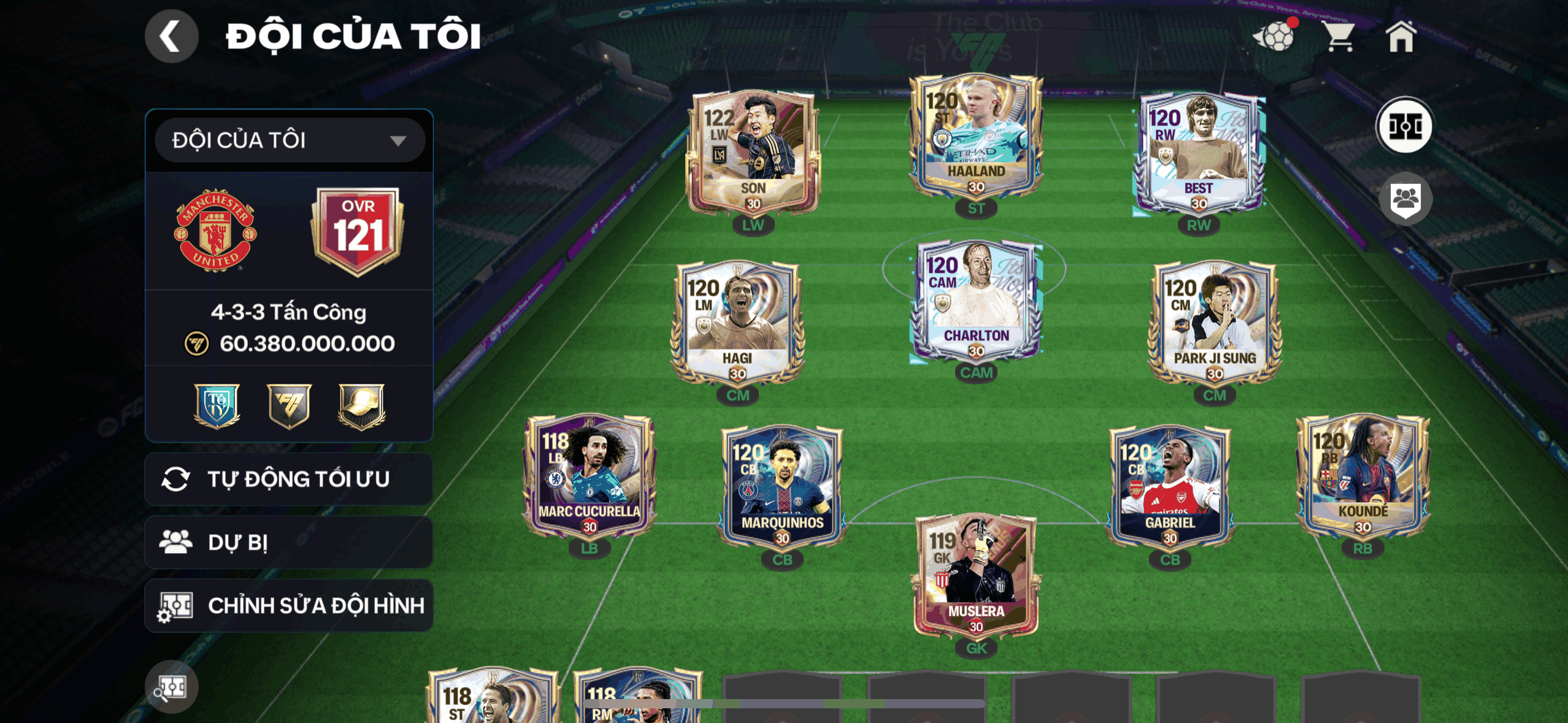Open the football notification icon
The height and width of the screenshot is (723, 1568).
coord(1274,37)
